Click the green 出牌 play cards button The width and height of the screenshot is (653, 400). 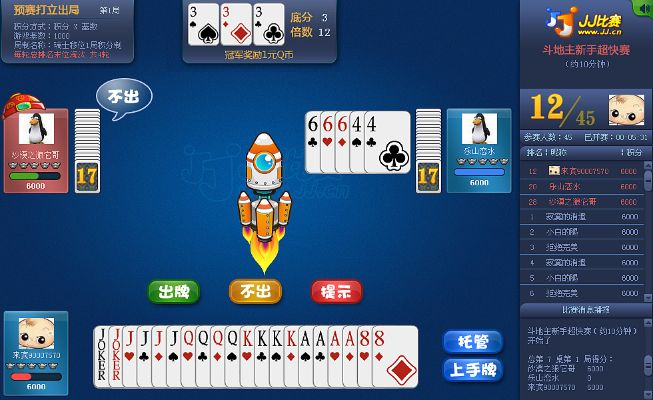point(173,292)
